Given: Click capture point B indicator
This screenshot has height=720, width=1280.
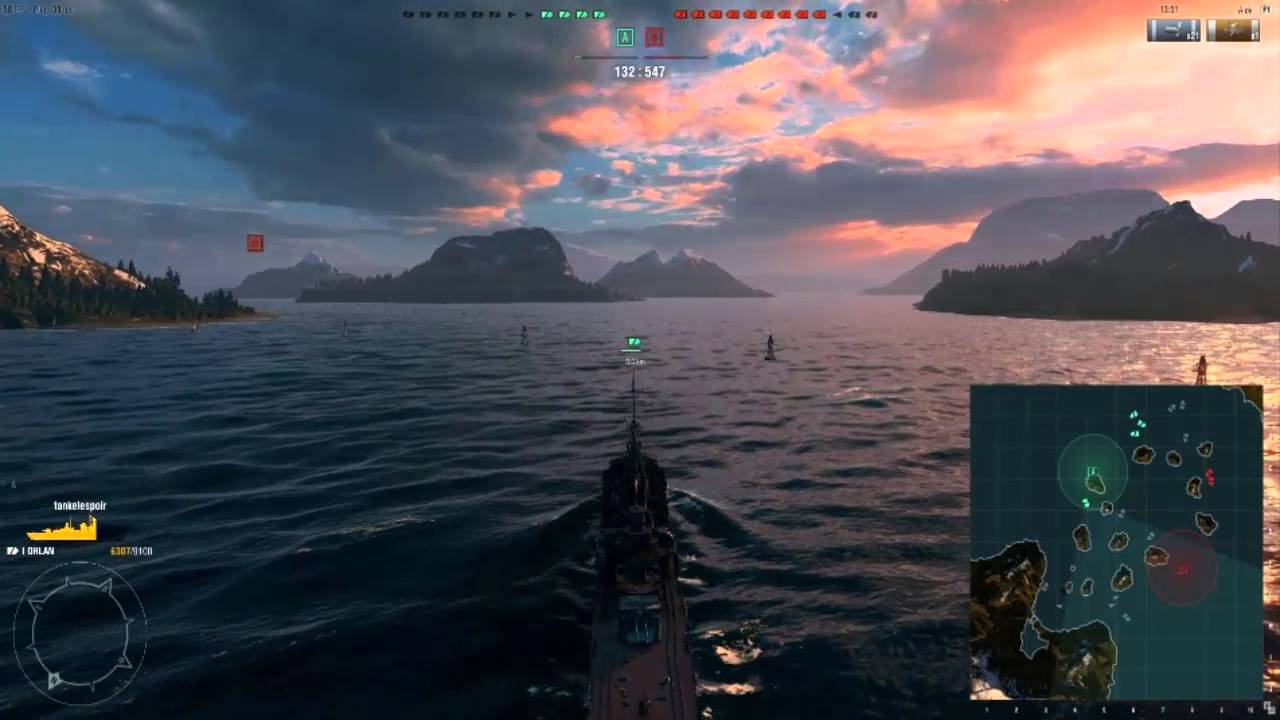Looking at the screenshot, I should (655, 37).
